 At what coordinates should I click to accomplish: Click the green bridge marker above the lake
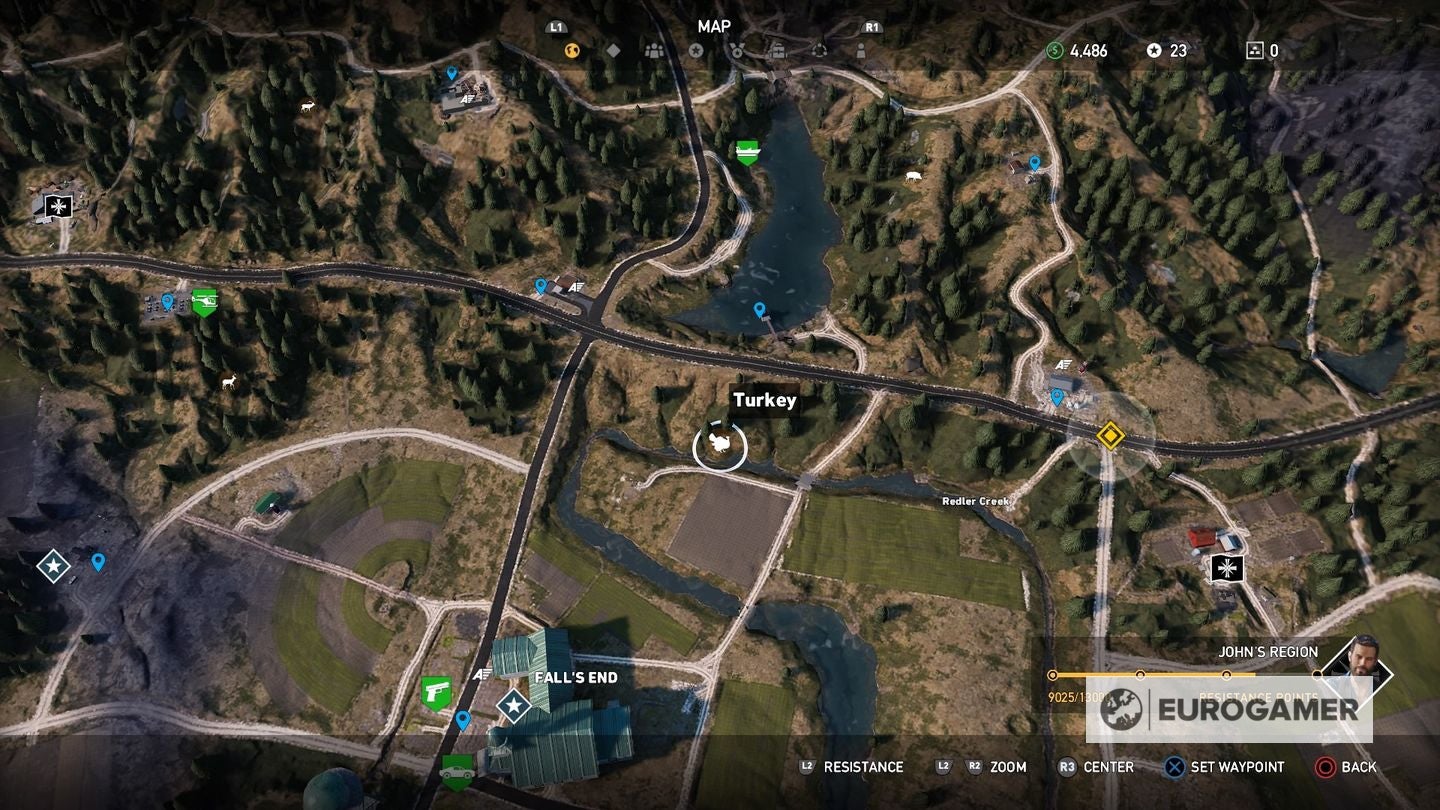(x=748, y=152)
